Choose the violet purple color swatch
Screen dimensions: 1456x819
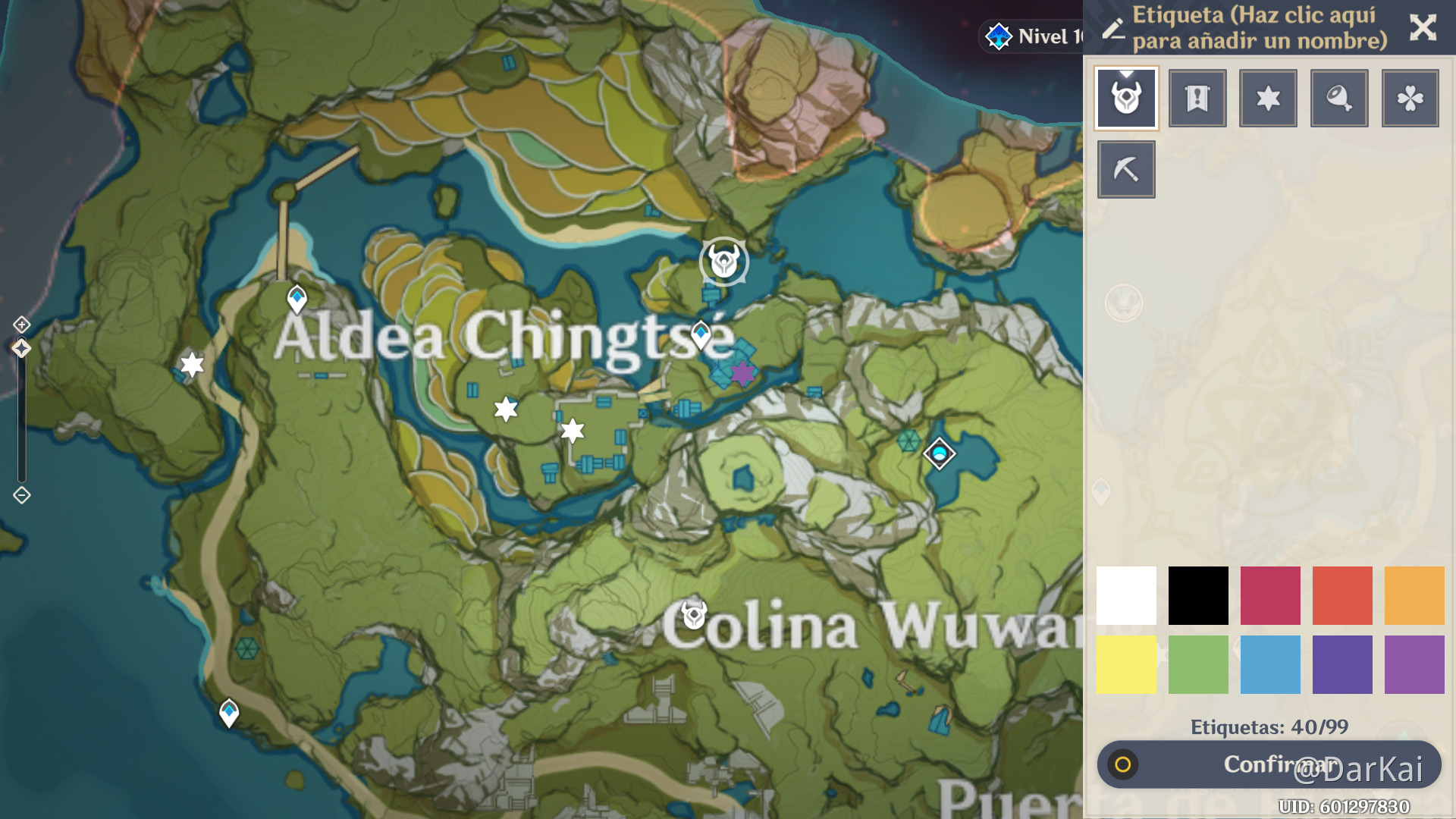coord(1414,665)
